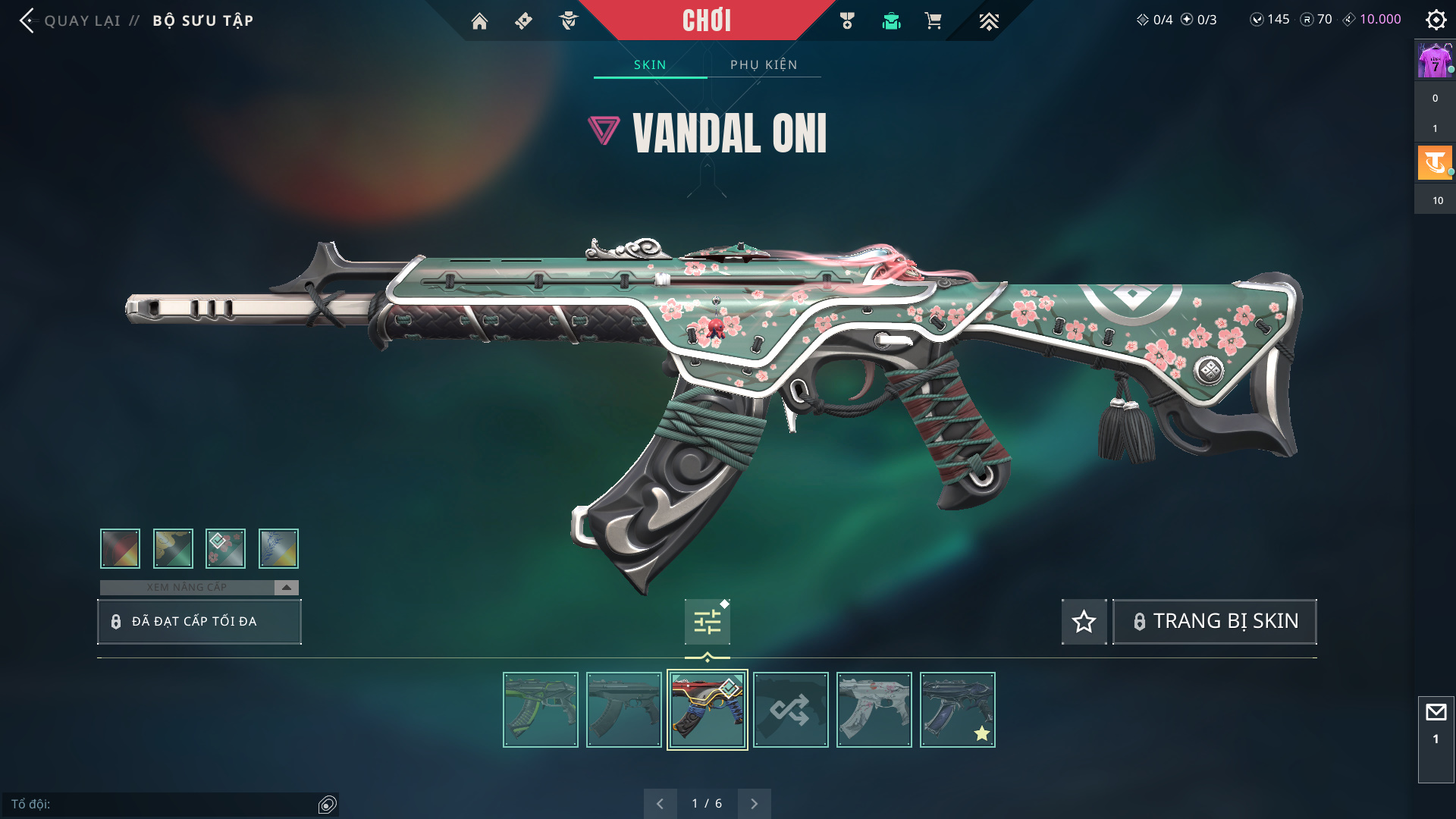Image resolution: width=1456 pixels, height=819 pixels.
Task: Choose the blue and yellow variant swatch
Action: coord(278,548)
